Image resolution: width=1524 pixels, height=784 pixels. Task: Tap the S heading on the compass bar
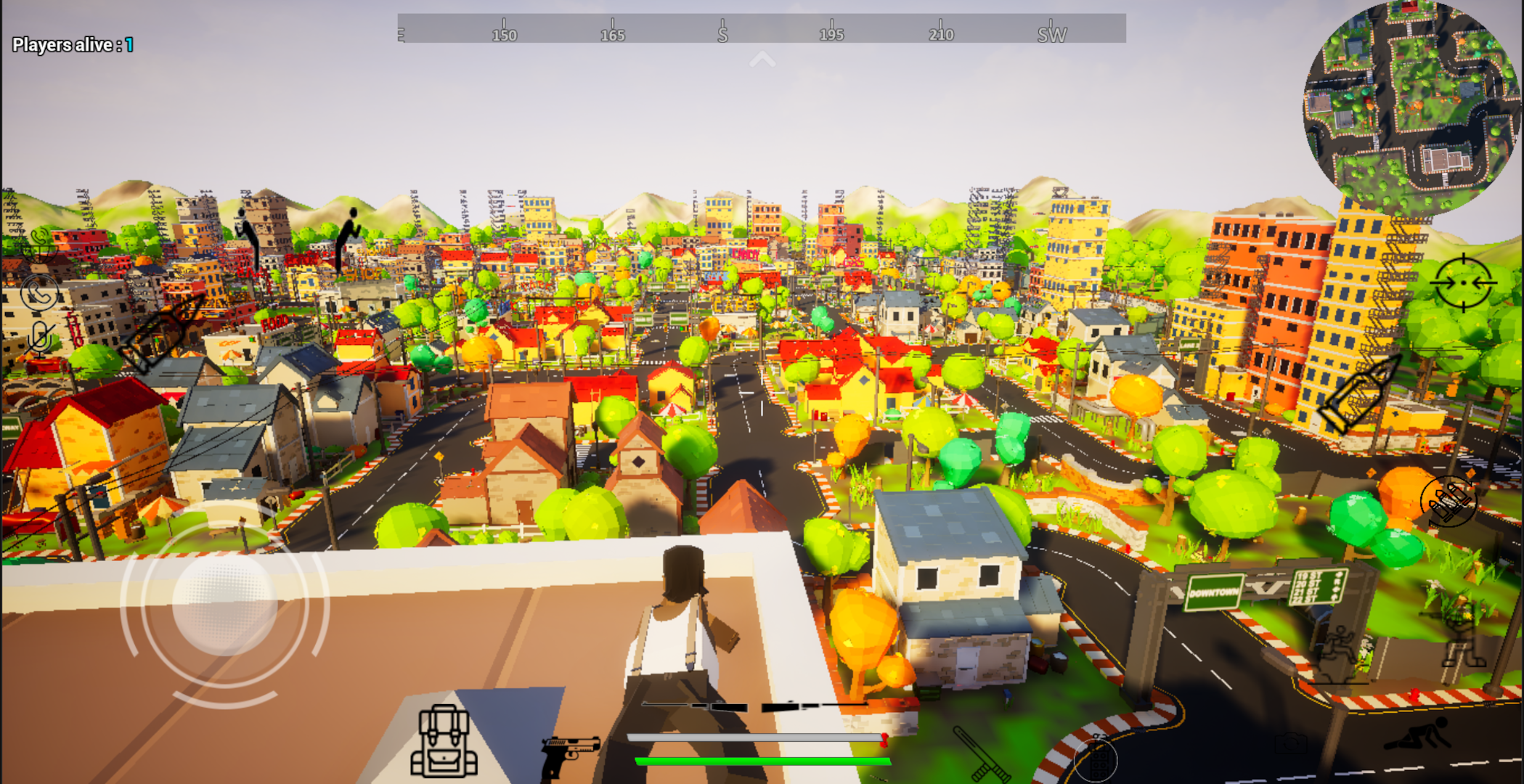721,33
